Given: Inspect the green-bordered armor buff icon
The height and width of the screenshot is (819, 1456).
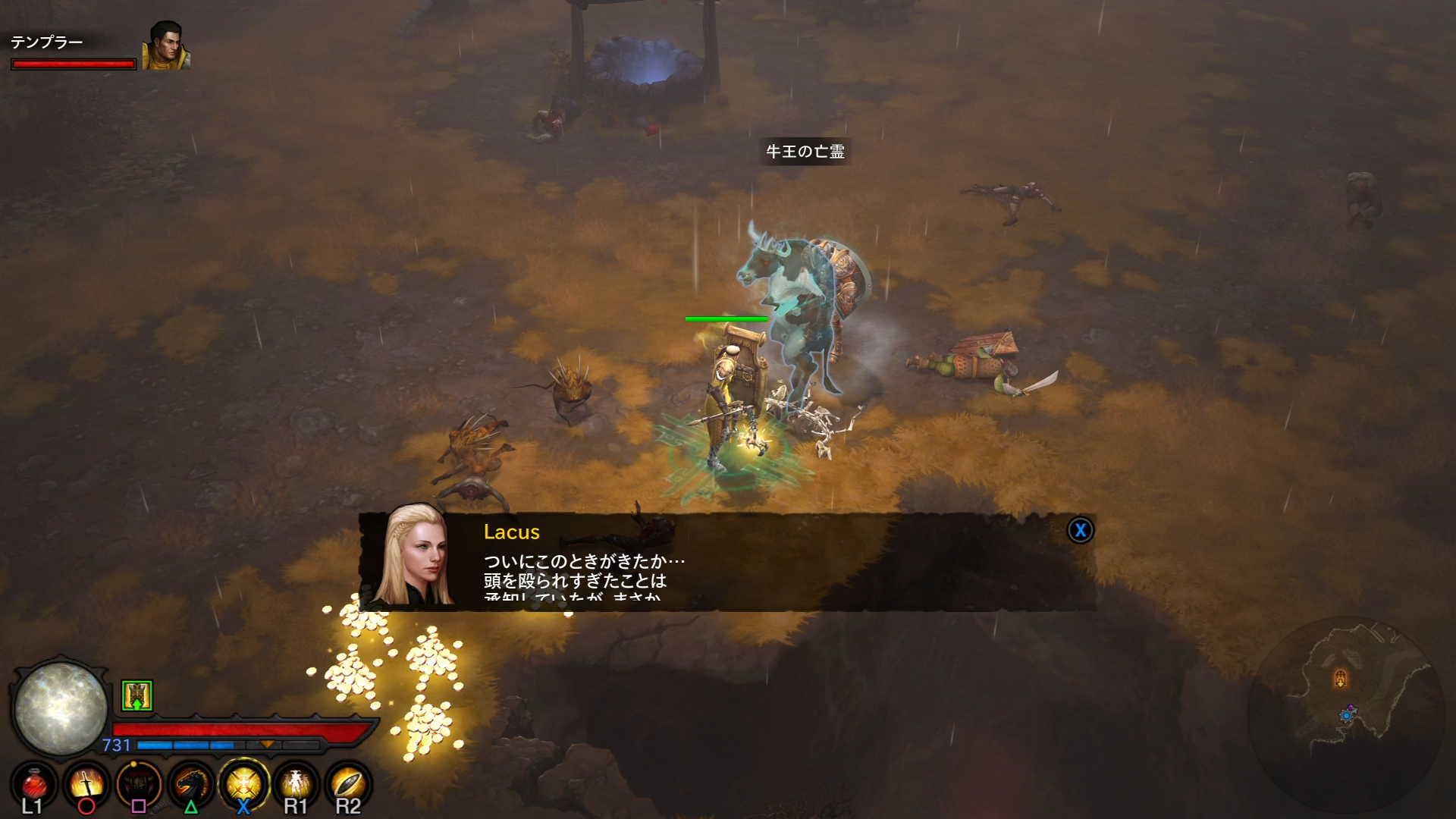Looking at the screenshot, I should tap(137, 695).
